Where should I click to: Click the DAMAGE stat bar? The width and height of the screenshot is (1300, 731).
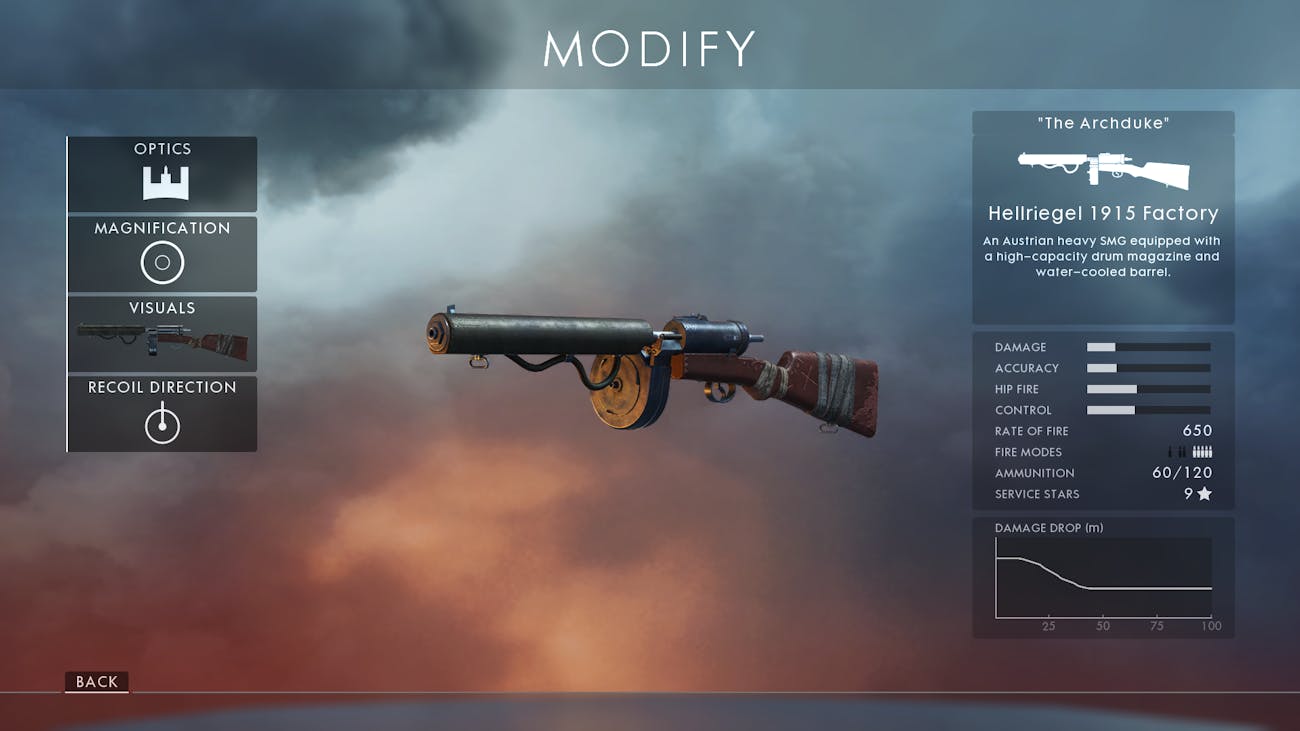1148,347
